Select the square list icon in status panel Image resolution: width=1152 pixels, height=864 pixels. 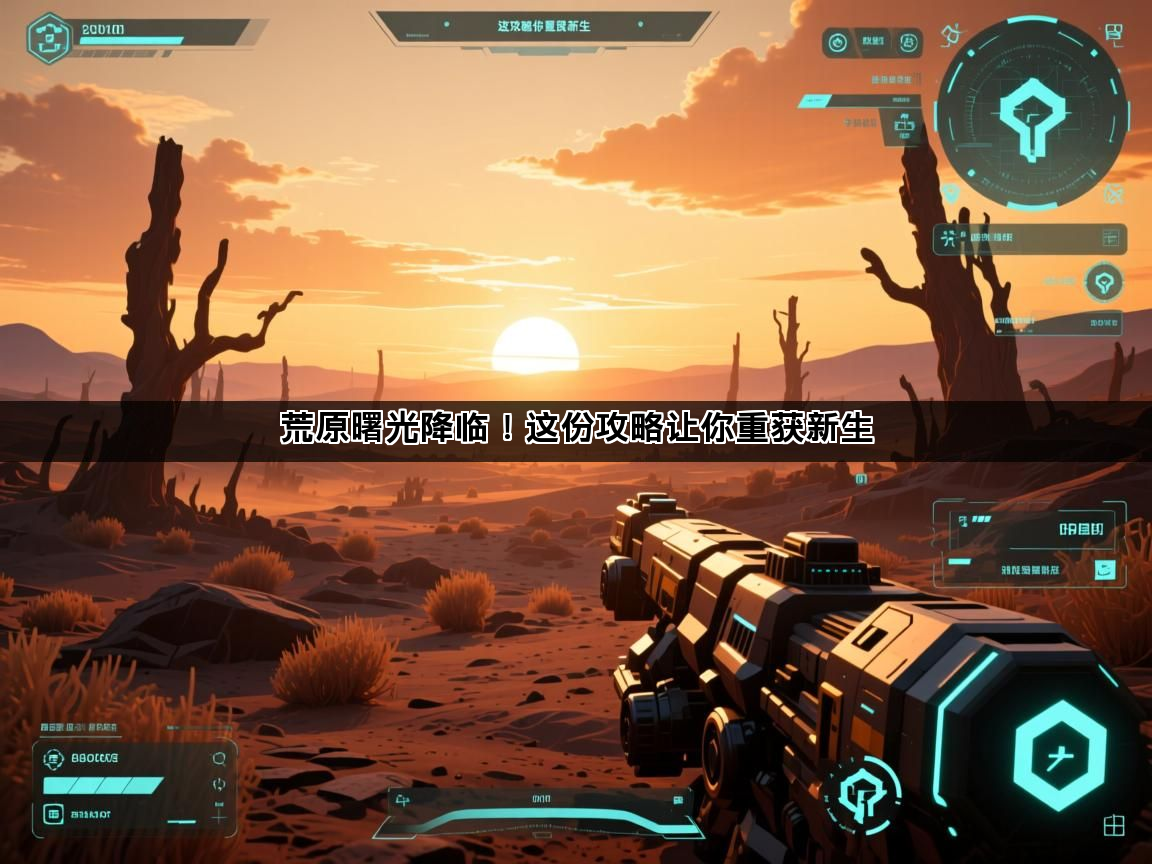[53, 815]
